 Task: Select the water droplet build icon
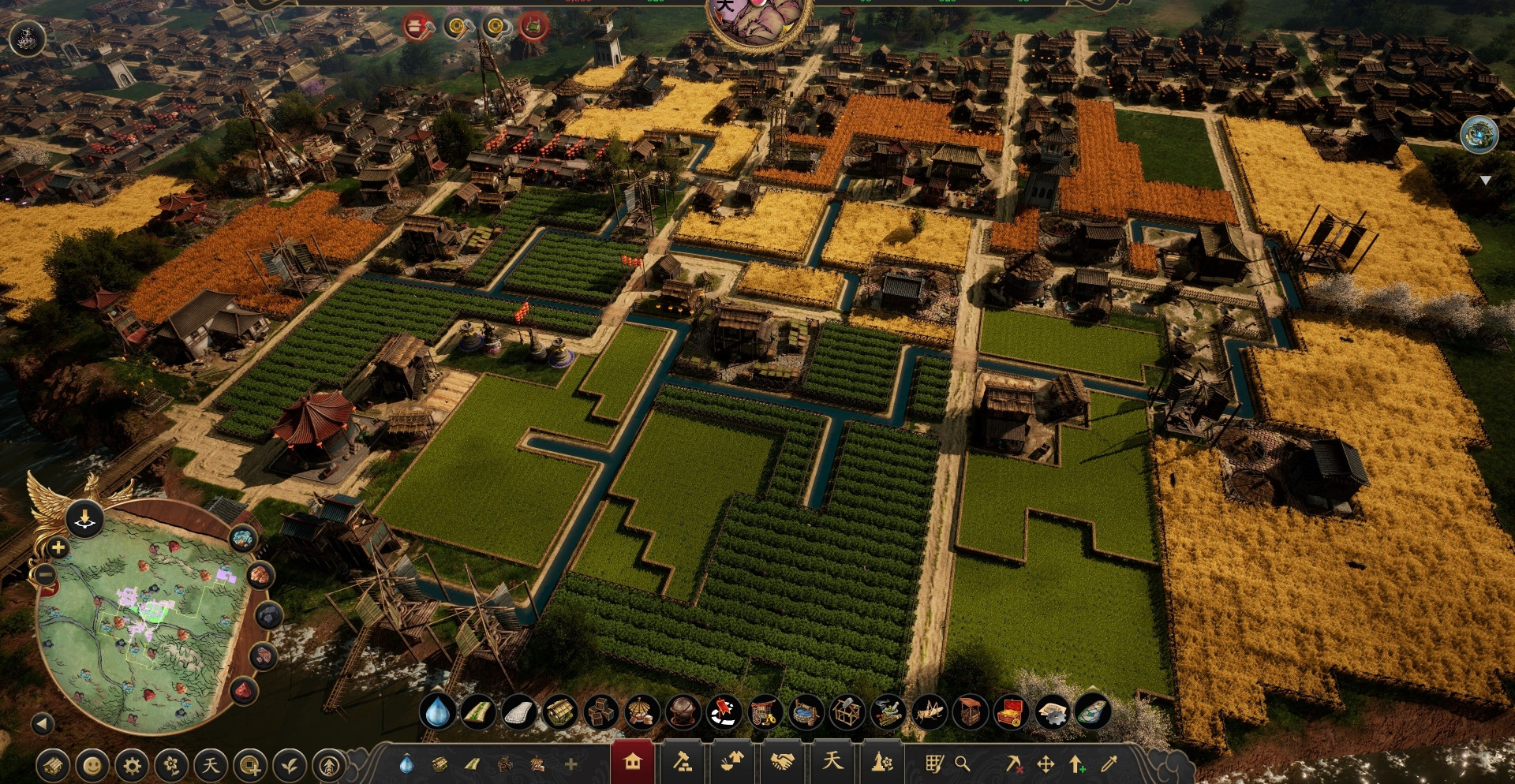[437, 712]
